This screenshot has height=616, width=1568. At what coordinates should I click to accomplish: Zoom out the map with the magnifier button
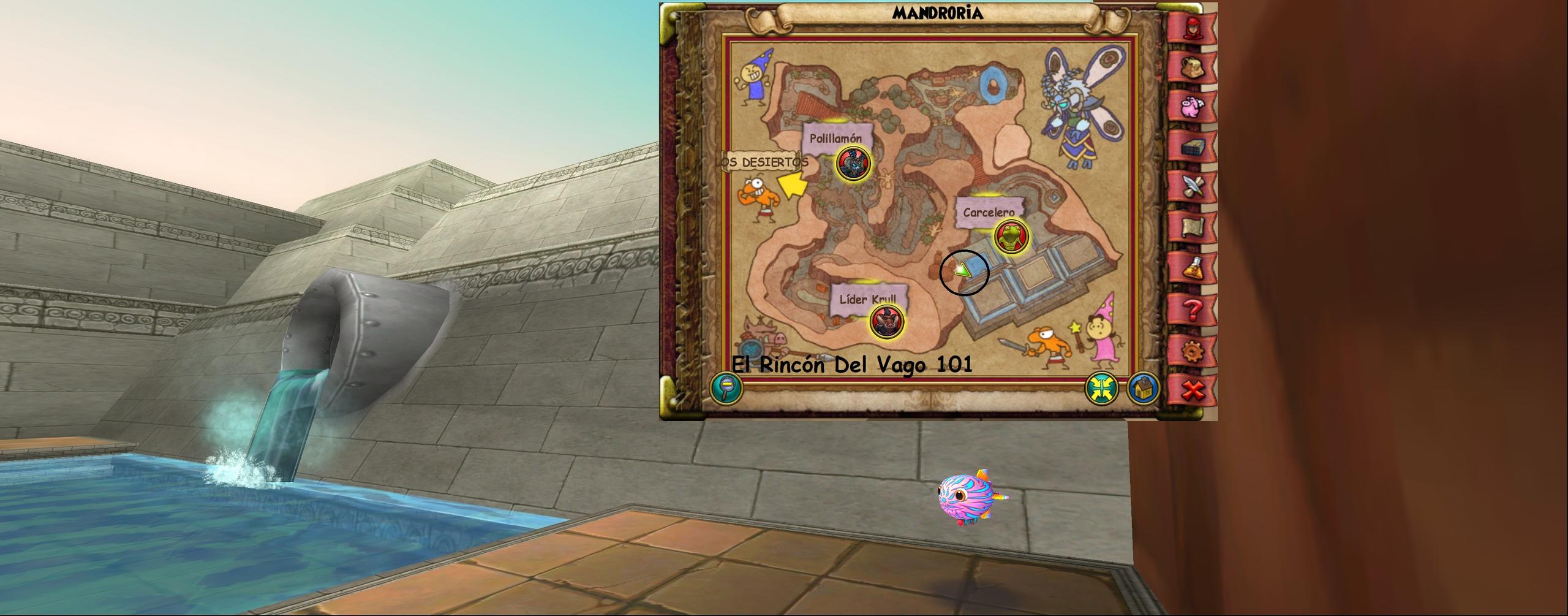point(726,387)
